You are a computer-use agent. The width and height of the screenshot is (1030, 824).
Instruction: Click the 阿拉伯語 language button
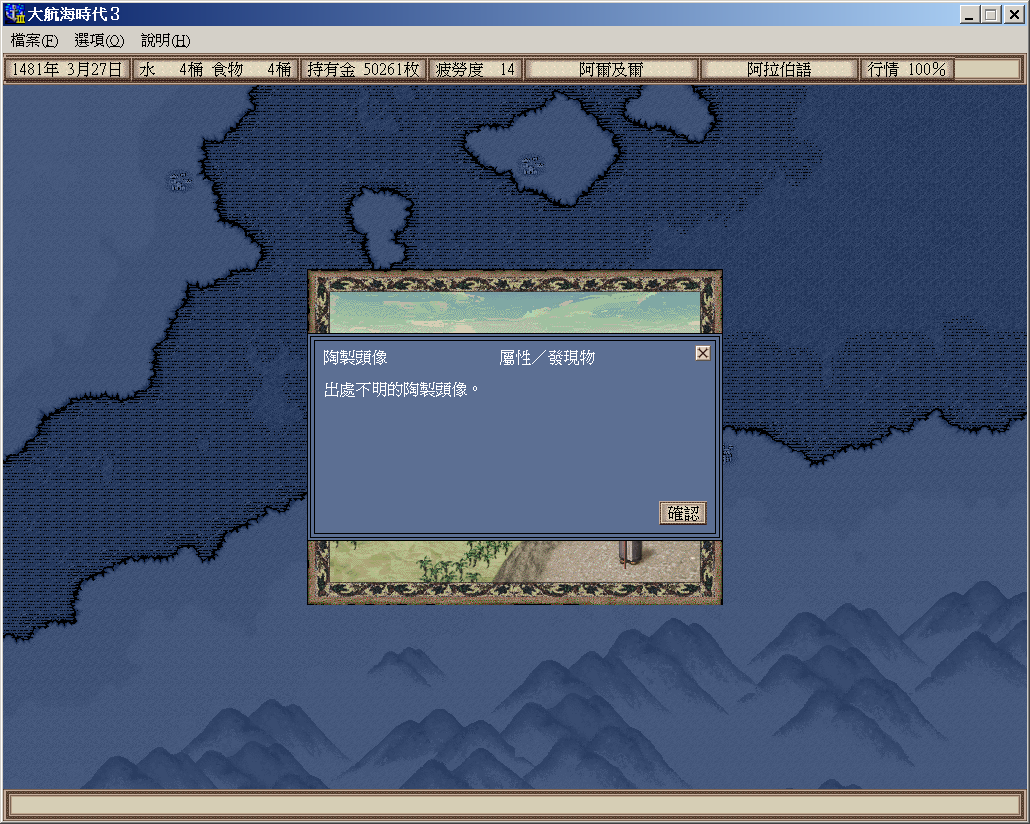(779, 69)
